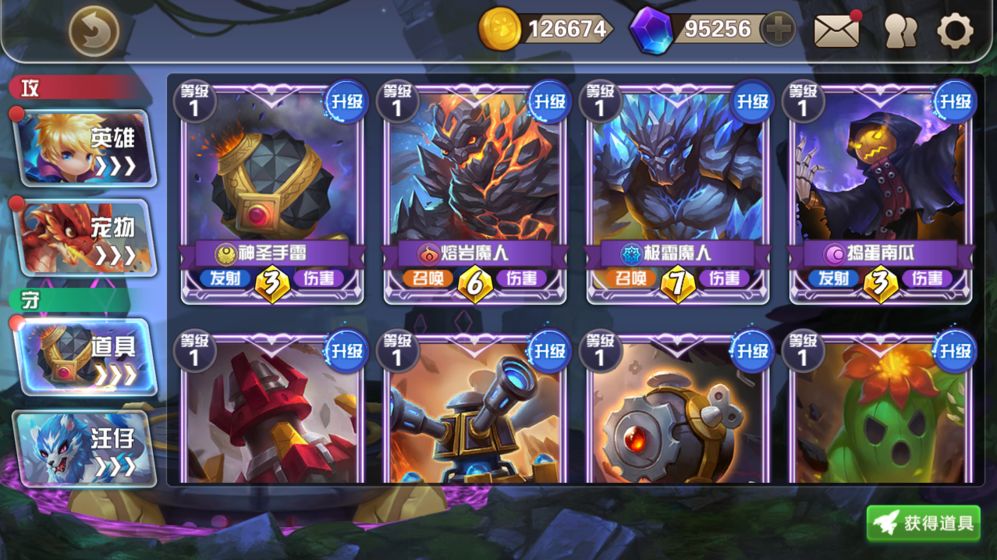Click the green 获得道具 button
This screenshot has width=997, height=560.
(x=924, y=523)
